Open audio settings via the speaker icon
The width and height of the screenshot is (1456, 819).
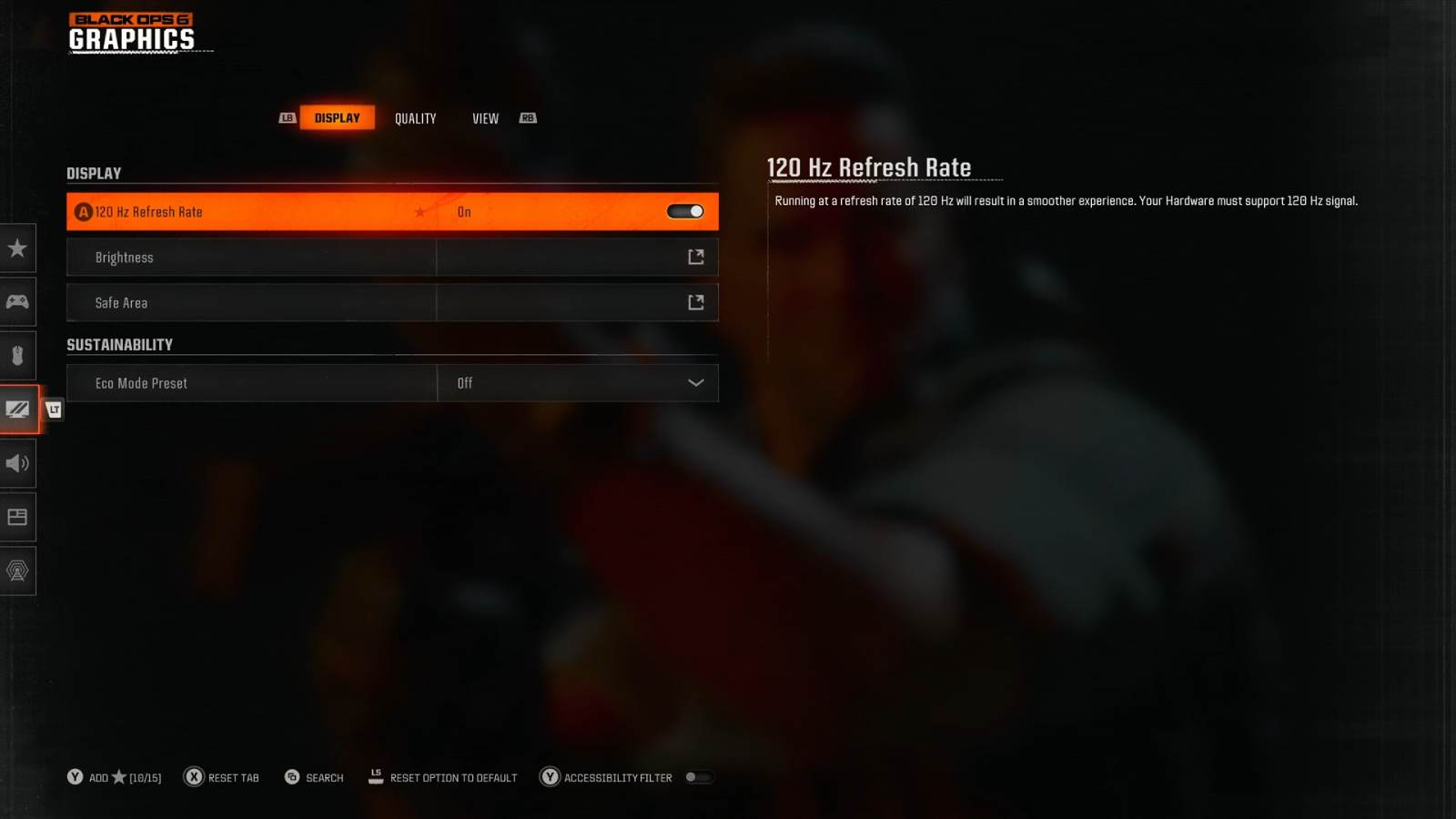[18, 463]
